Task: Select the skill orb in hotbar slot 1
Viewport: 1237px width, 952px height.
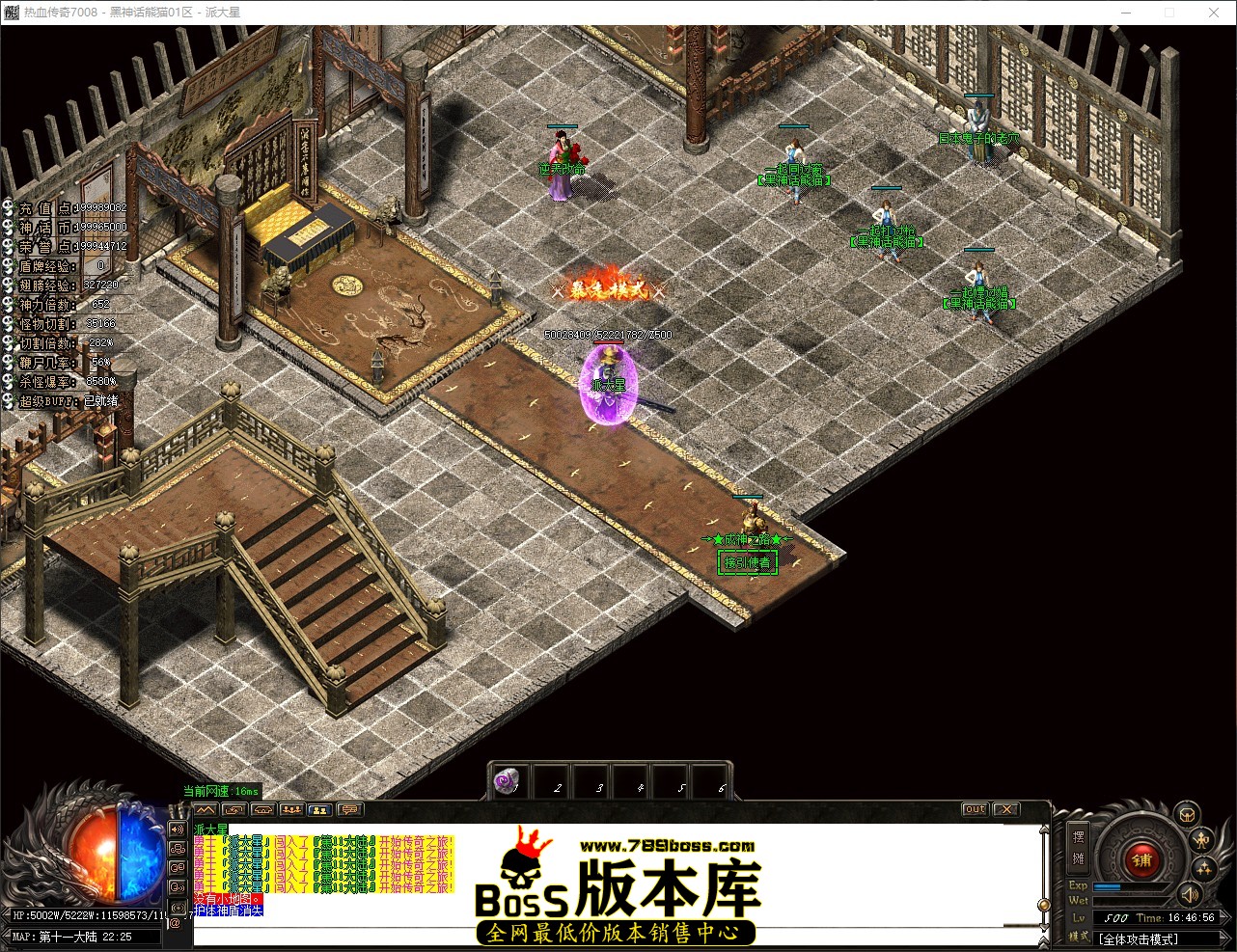Action: click(x=505, y=782)
